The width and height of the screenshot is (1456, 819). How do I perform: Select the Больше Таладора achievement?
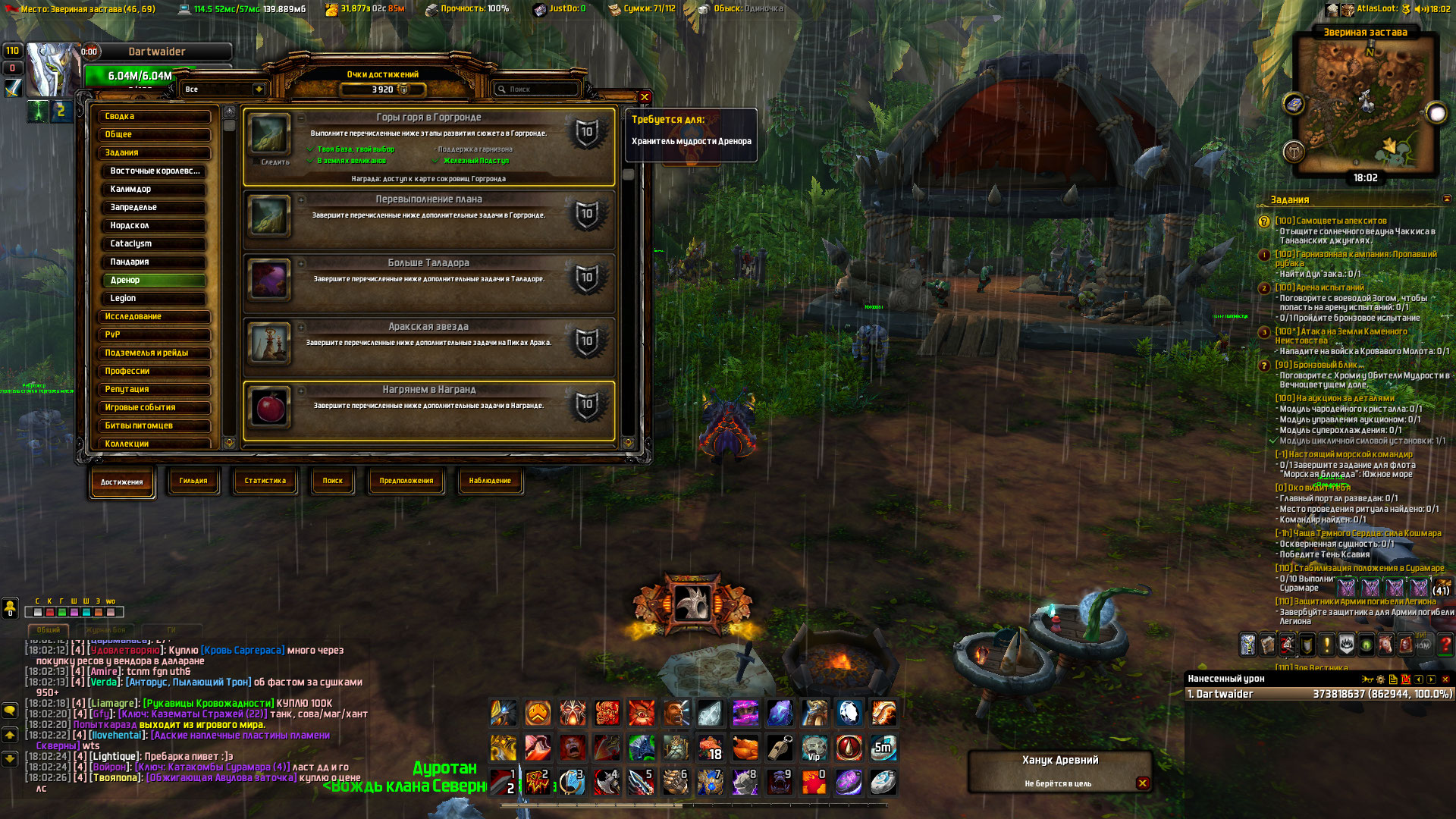point(428,281)
